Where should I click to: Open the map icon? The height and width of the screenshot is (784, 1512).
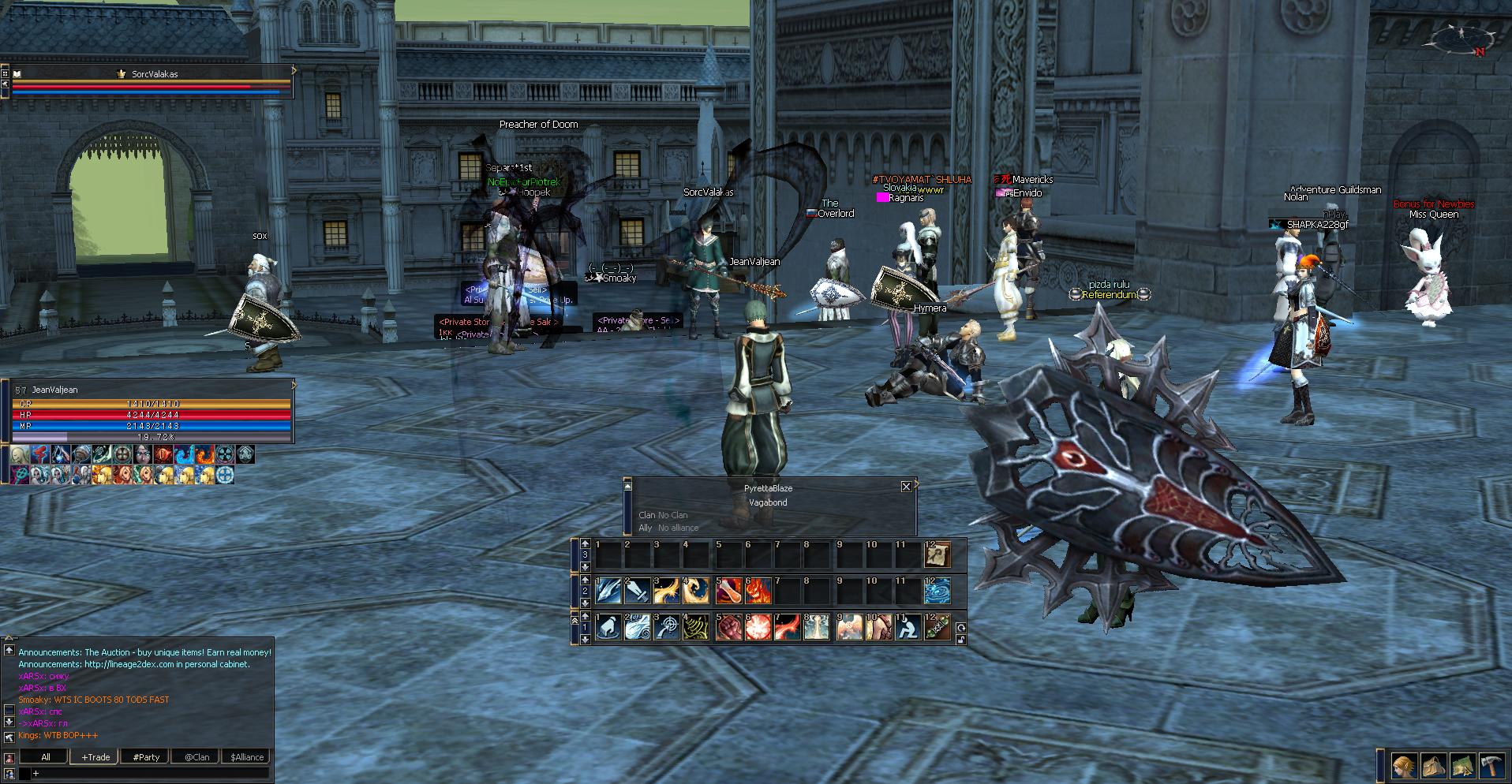[1462, 766]
